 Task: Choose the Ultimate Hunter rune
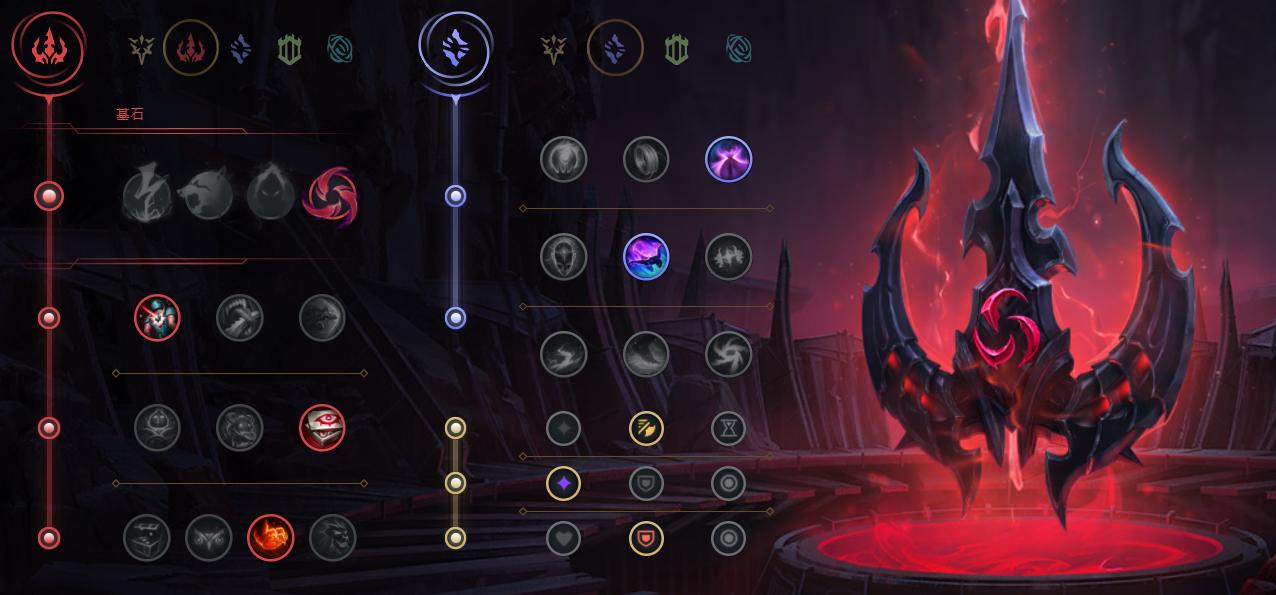333,538
